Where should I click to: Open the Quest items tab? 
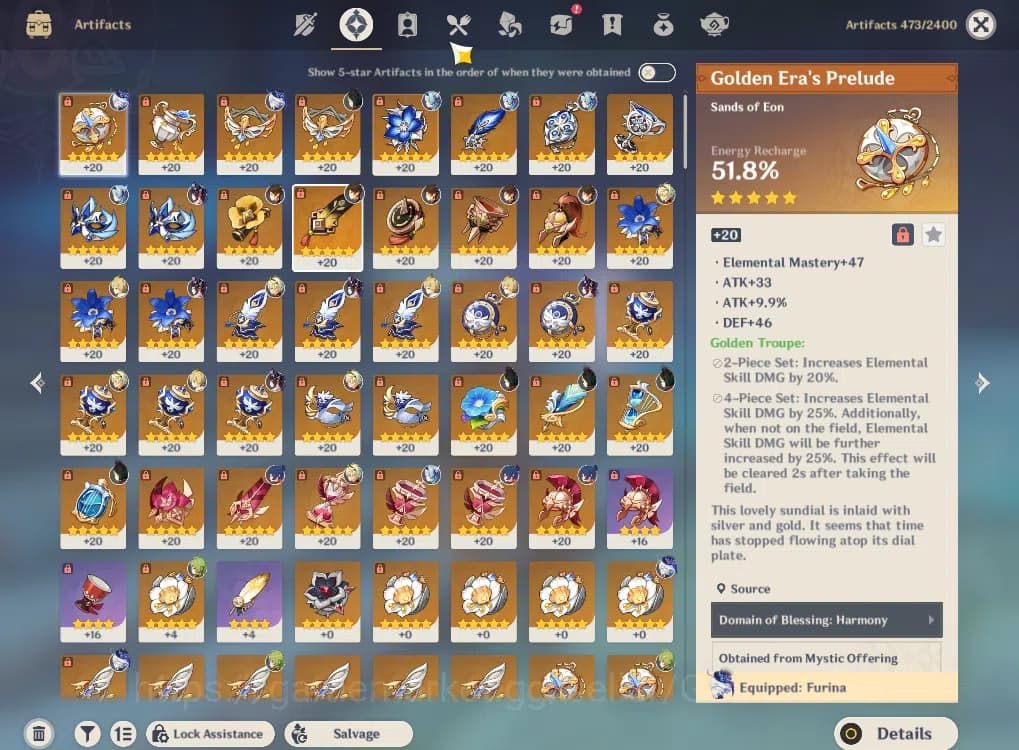[612, 25]
